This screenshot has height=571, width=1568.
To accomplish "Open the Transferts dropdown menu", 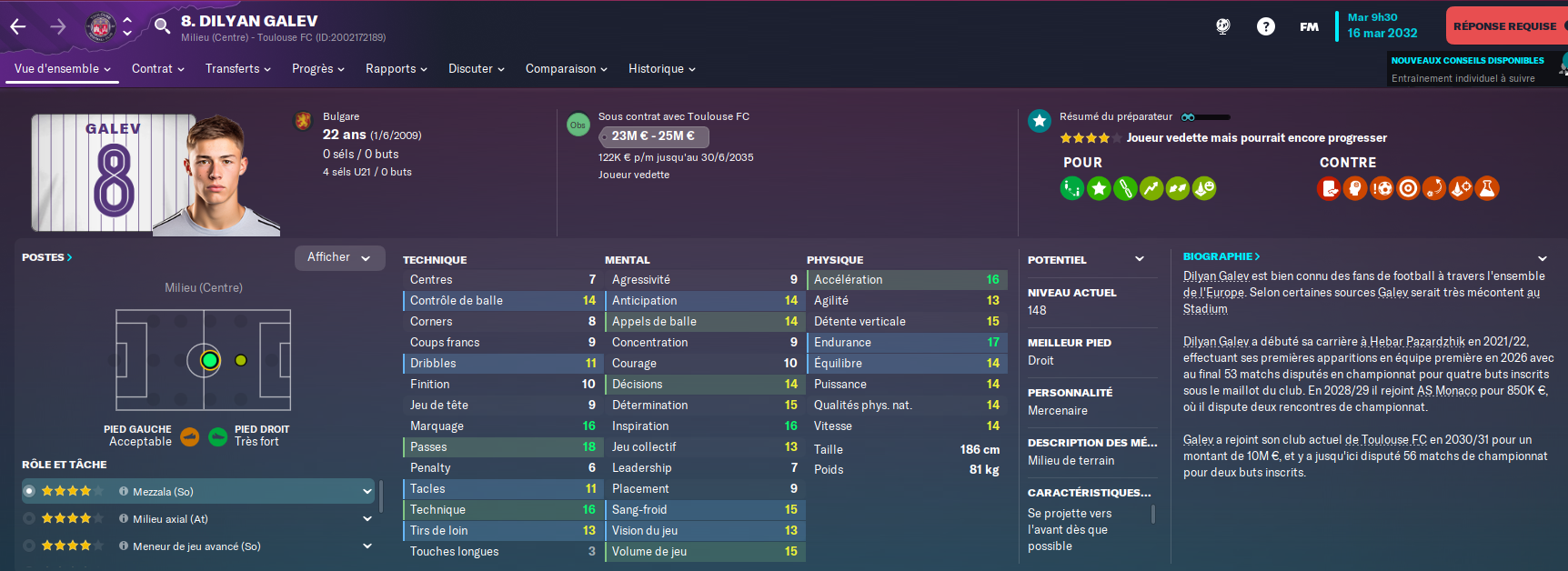I will coord(237,69).
